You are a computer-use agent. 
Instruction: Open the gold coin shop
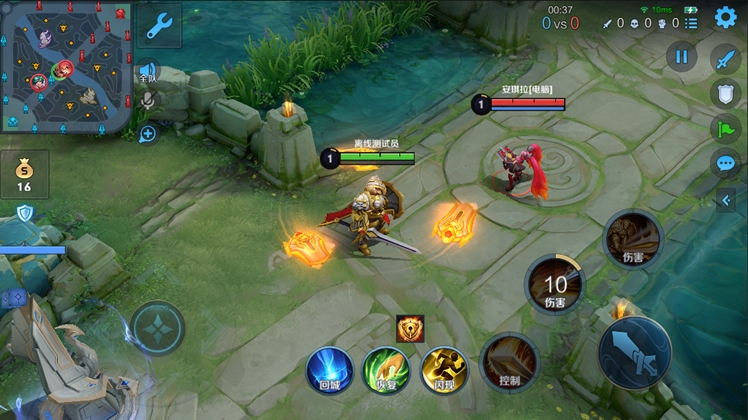[x=24, y=174]
